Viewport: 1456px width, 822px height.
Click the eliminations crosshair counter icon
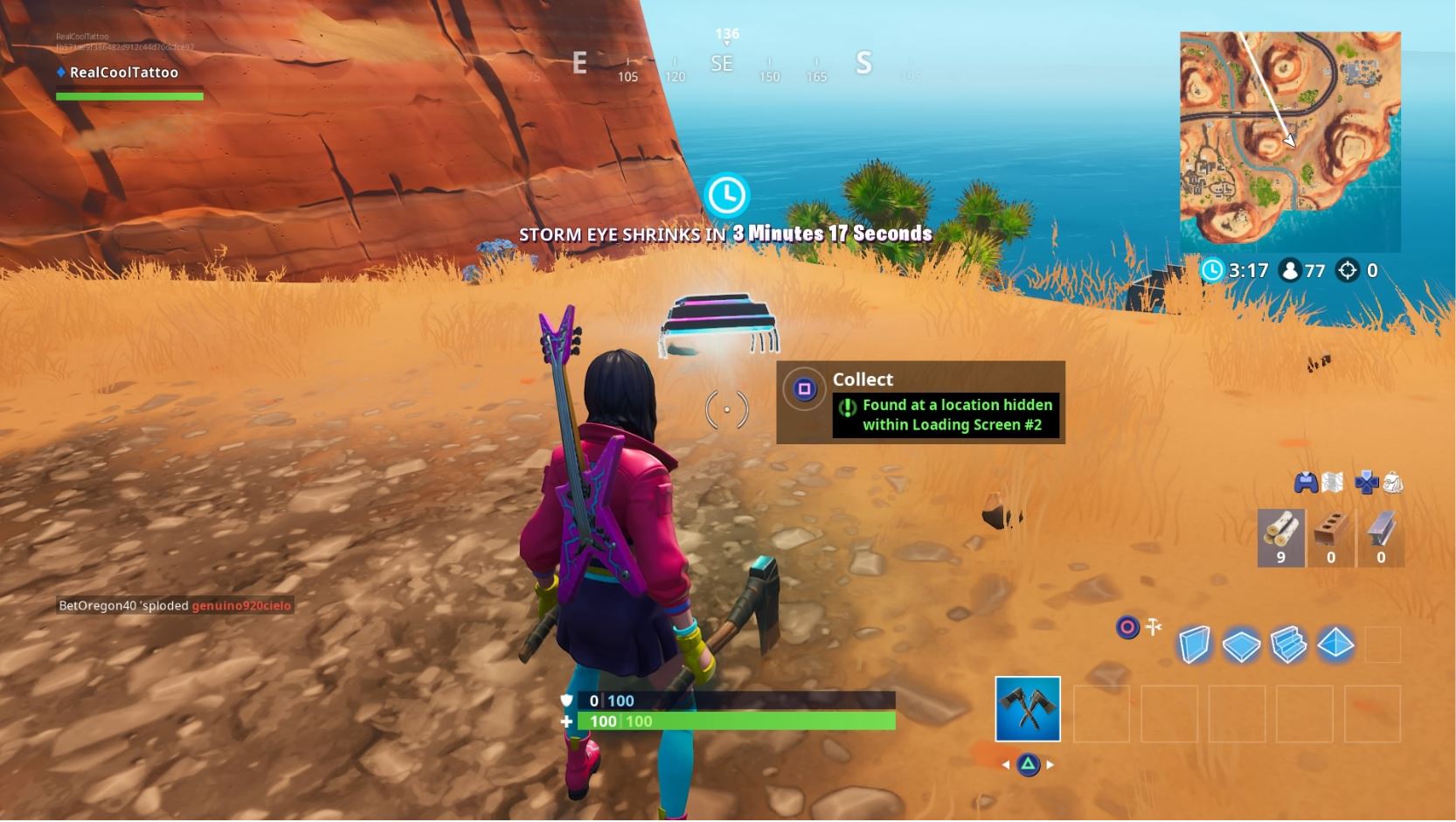point(1349,271)
